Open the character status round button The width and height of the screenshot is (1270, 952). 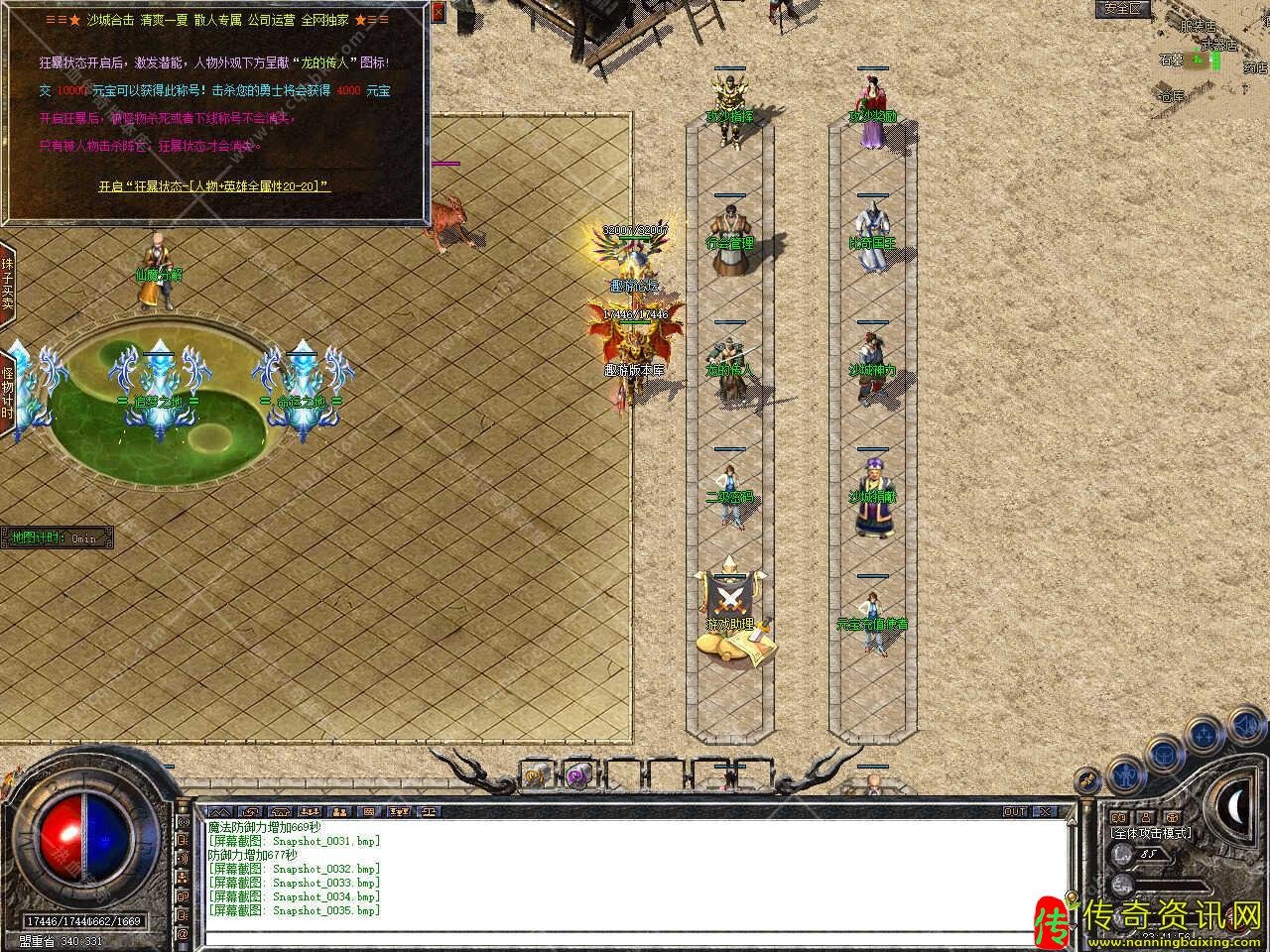pos(1124,773)
